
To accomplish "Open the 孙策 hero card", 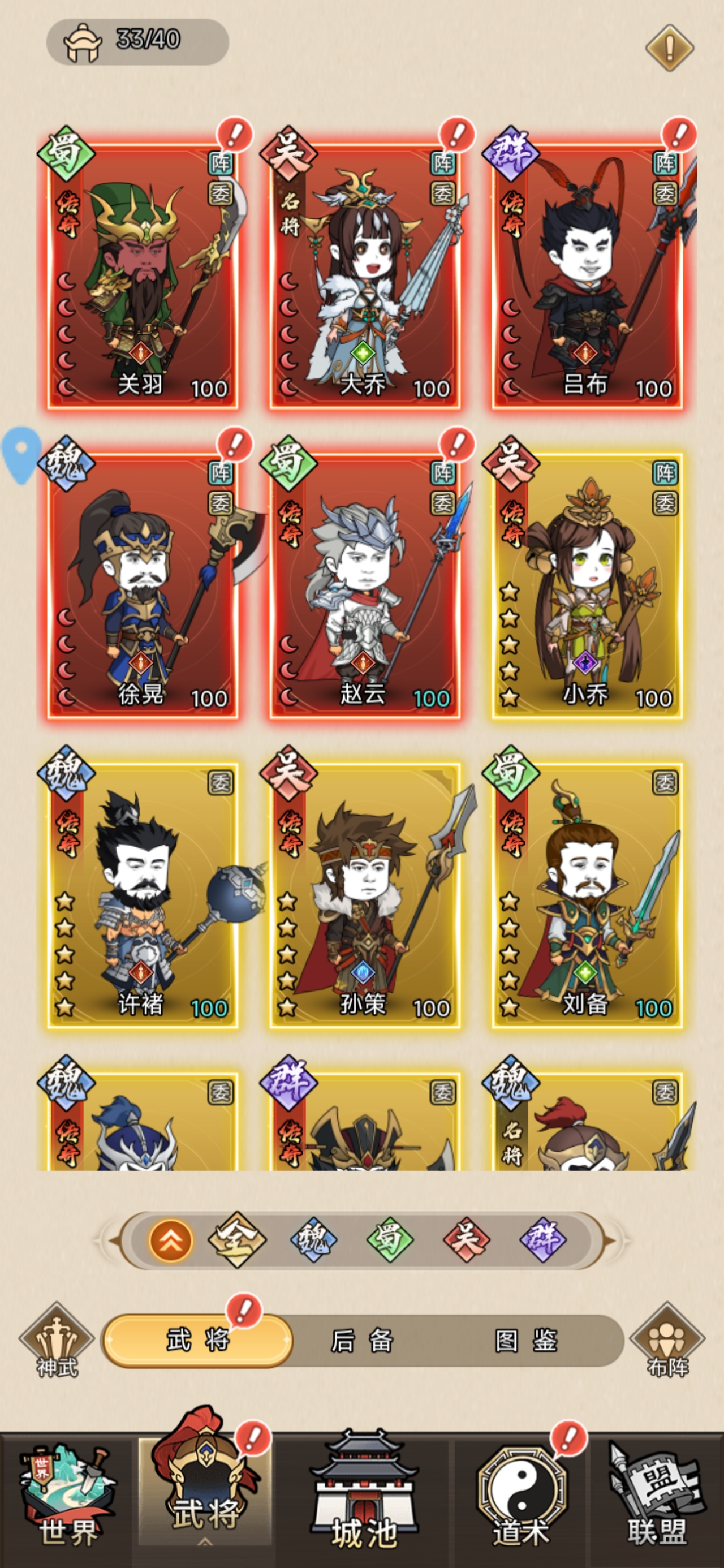I will (365, 896).
